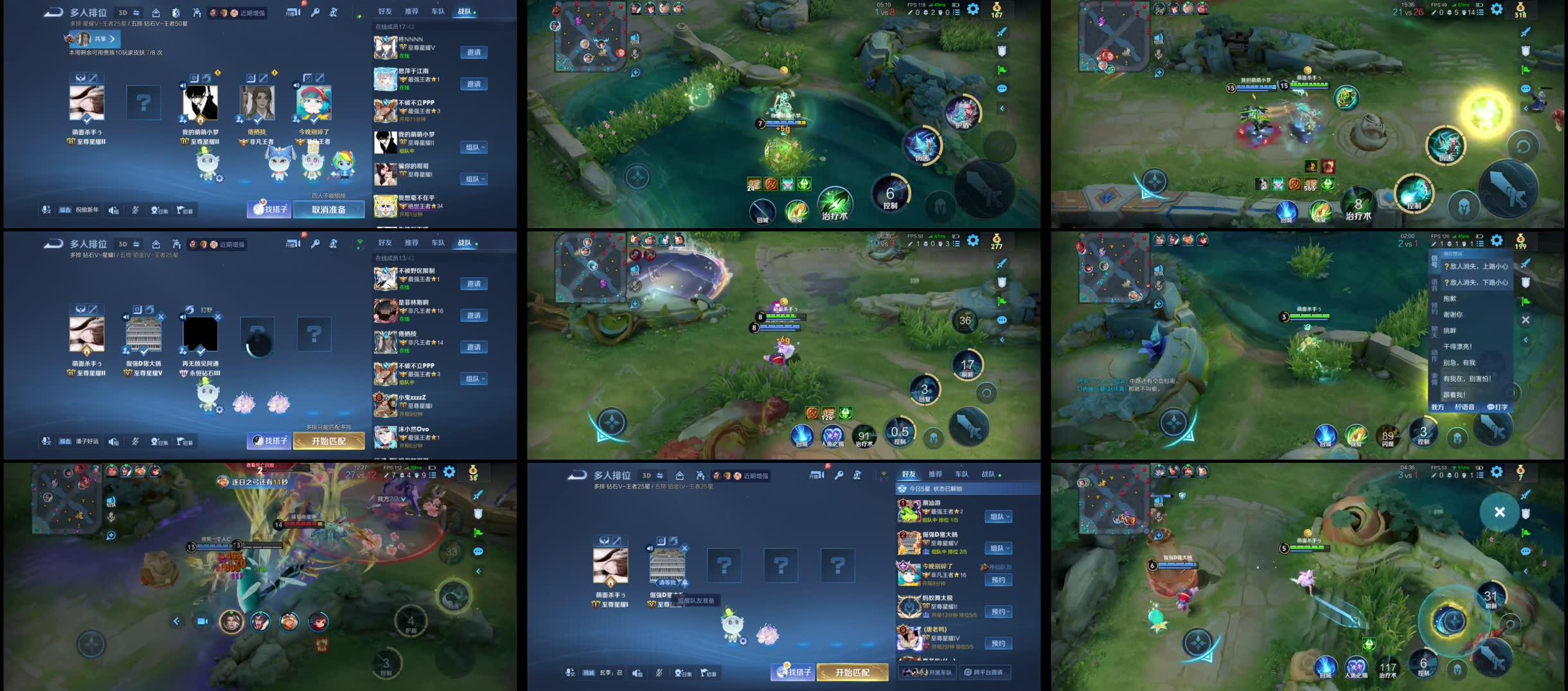Collapse the quick chat panel via its chevron arrow
Screen dimensions: 1568x691
(1526, 339)
